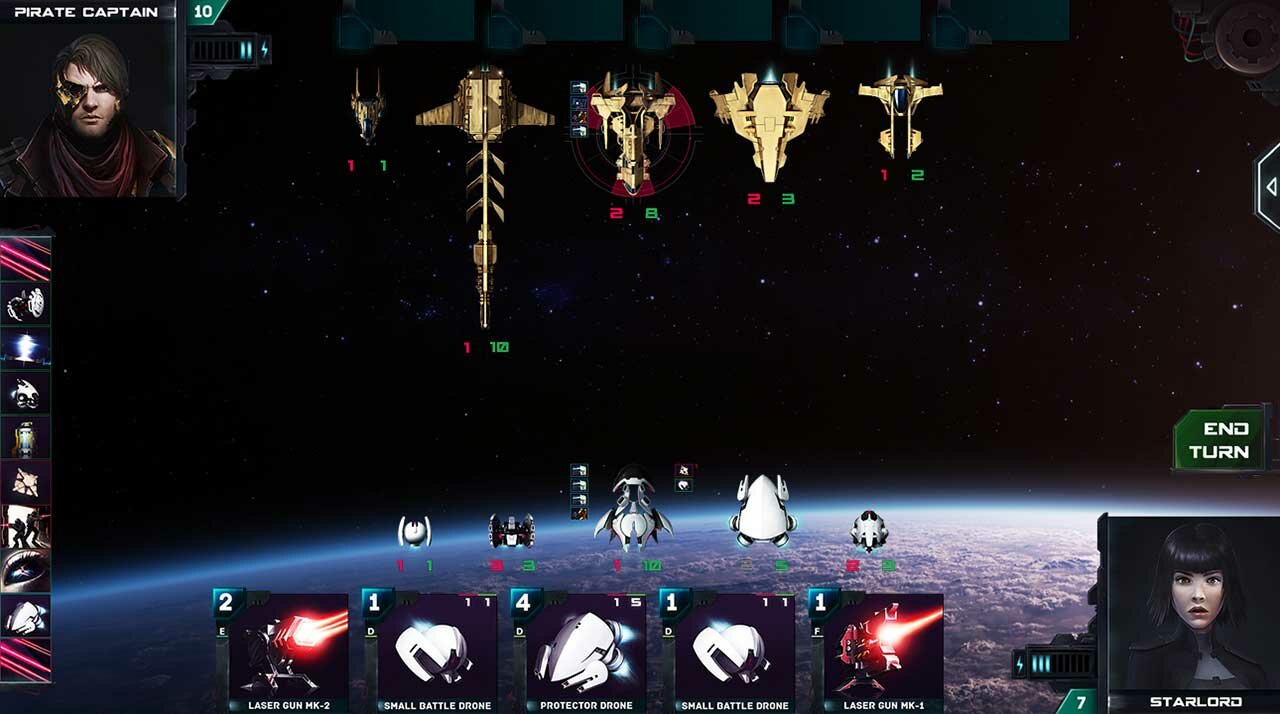Select your red and black drone unit
1280x714 pixels.
coord(511,530)
